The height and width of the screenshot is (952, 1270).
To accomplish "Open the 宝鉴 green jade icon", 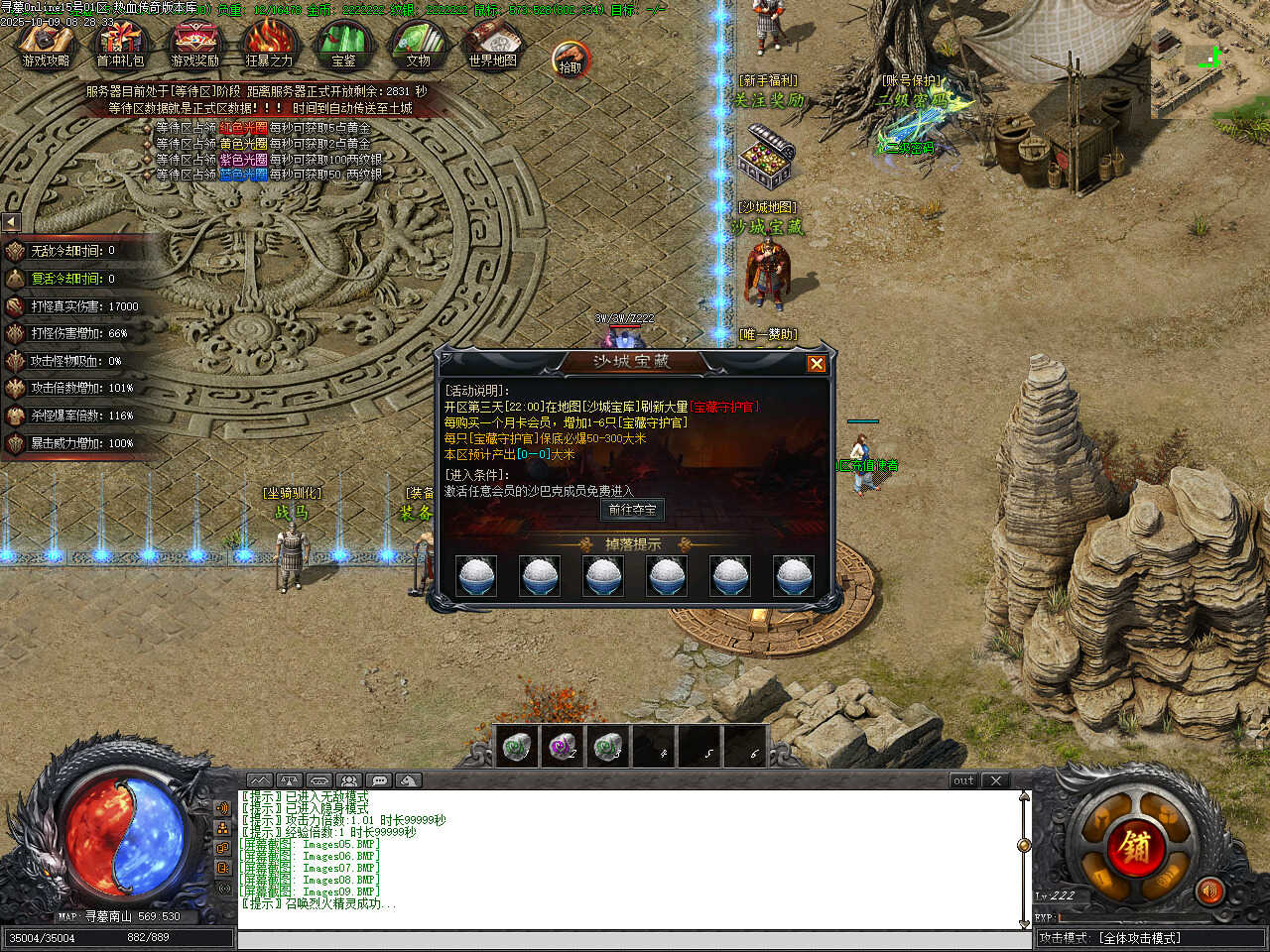I will click(343, 43).
